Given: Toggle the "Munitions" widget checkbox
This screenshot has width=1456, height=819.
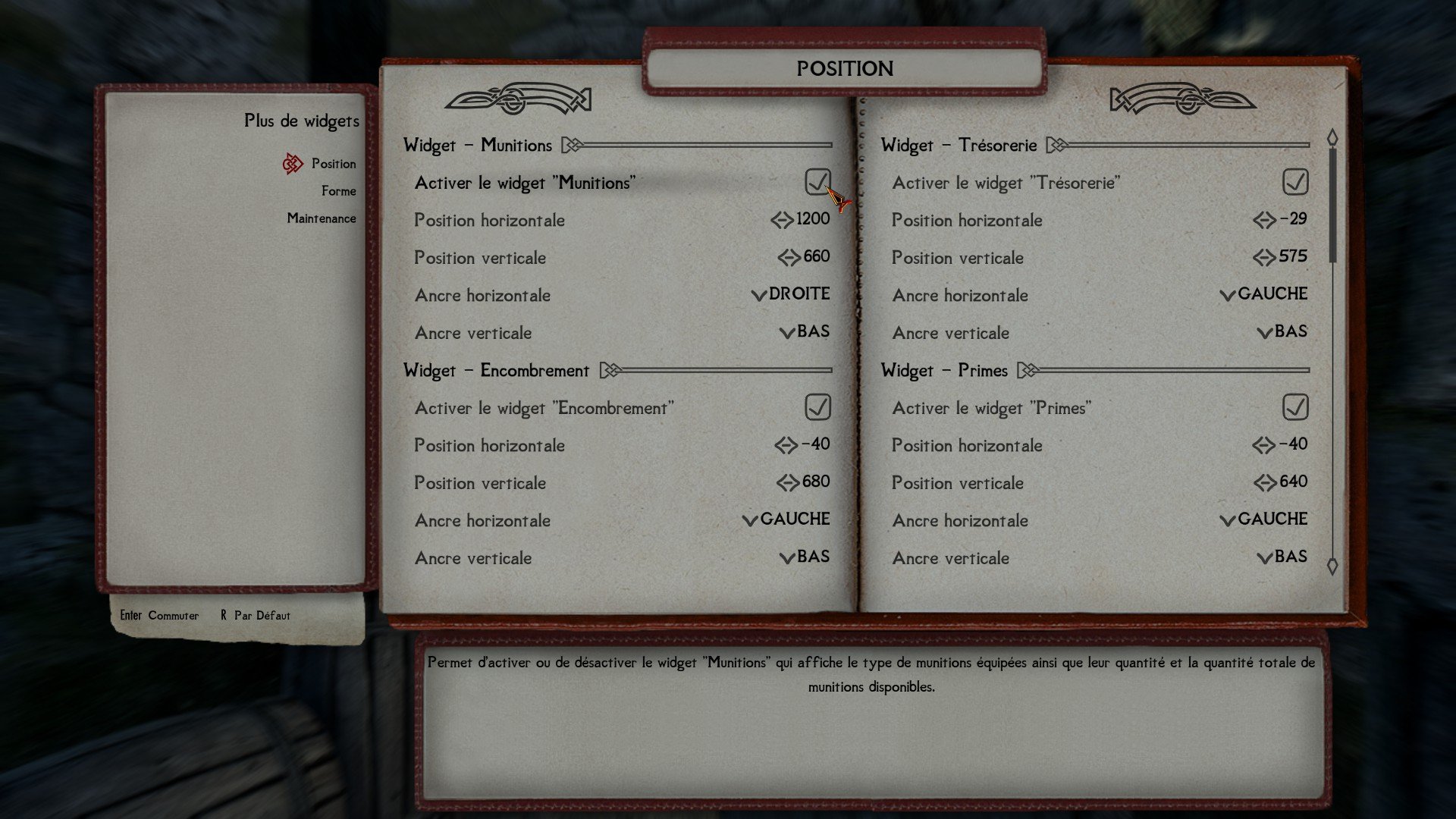Looking at the screenshot, I should coord(817,182).
